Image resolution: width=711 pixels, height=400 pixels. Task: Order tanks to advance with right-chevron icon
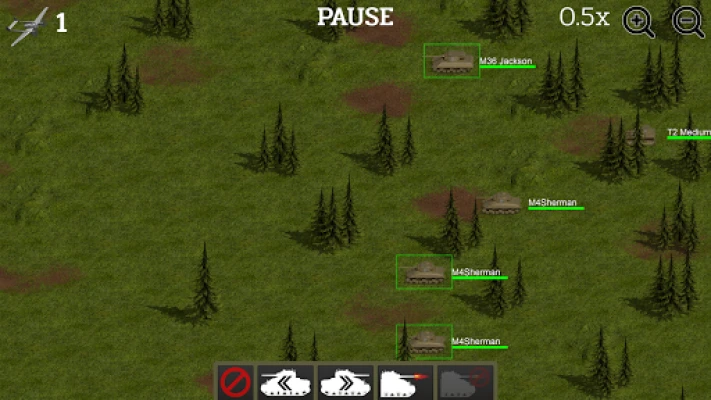click(344, 381)
